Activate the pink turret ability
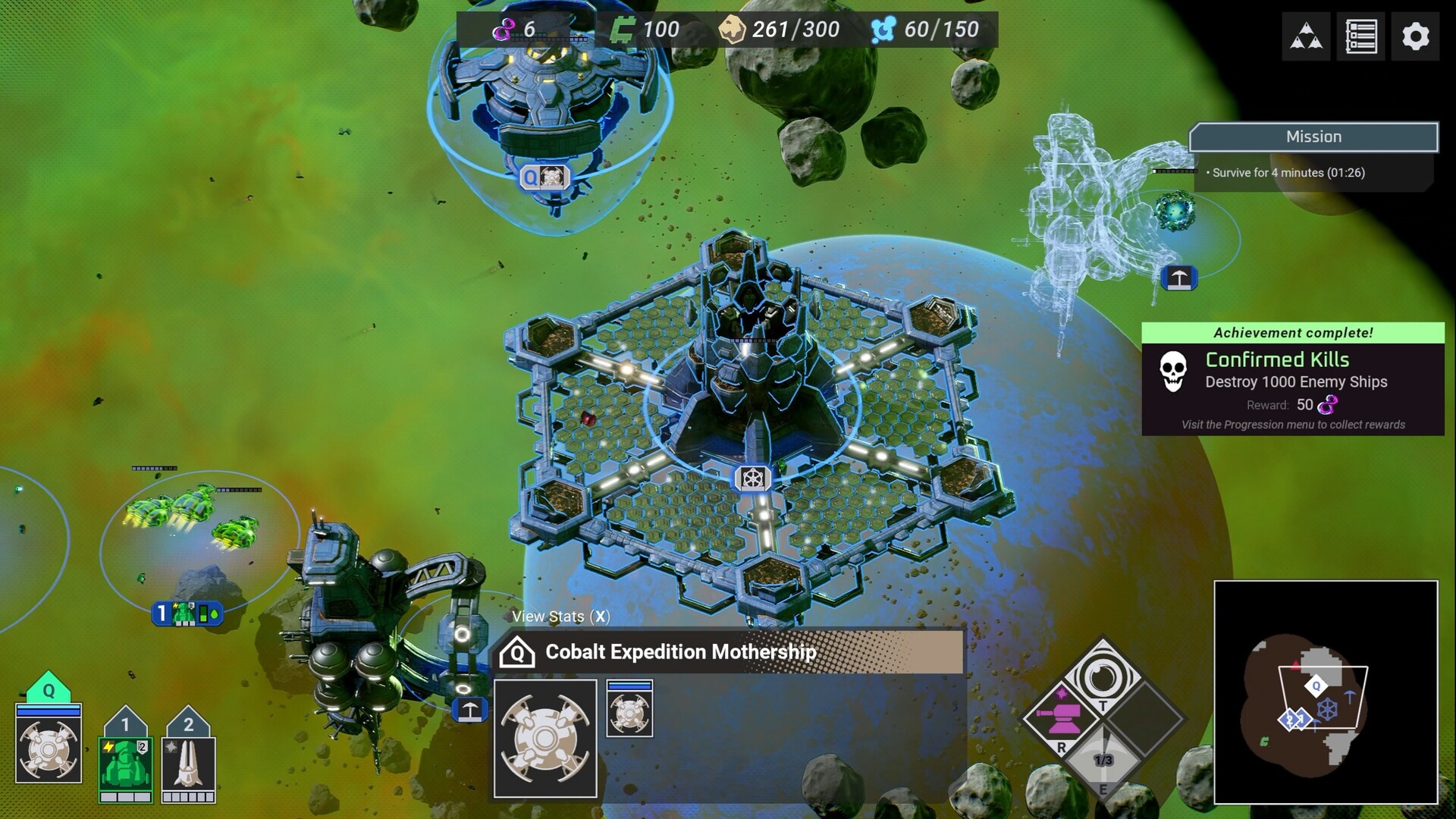The image size is (1456, 819). (x=1062, y=714)
